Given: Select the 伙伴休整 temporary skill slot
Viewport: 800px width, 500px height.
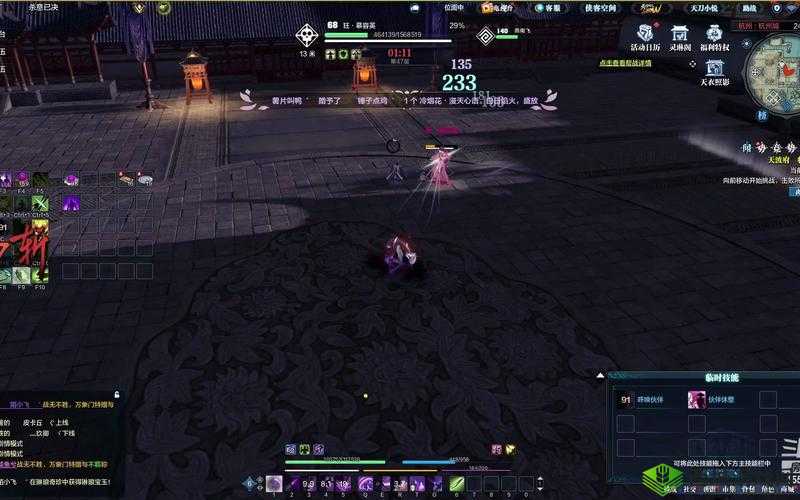Looking at the screenshot, I should coord(697,400).
